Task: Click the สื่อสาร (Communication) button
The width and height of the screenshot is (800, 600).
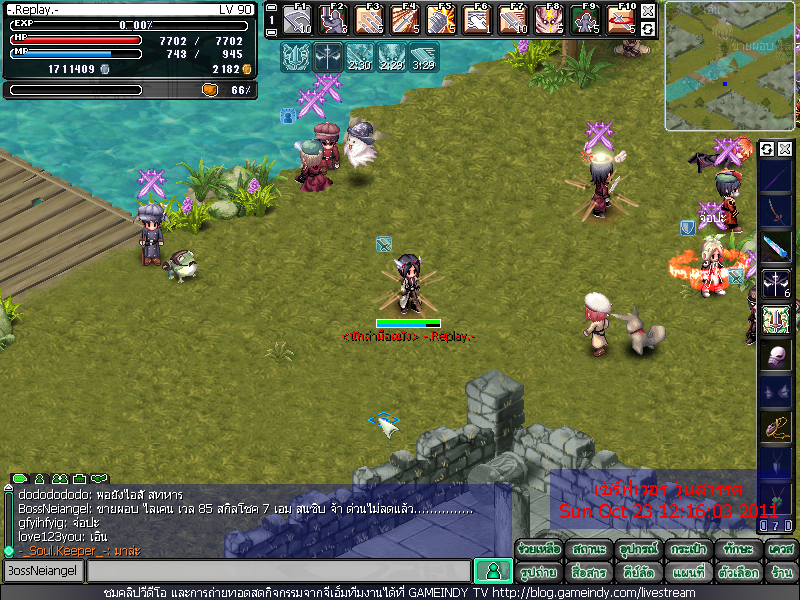Action: pyautogui.click(x=588, y=572)
